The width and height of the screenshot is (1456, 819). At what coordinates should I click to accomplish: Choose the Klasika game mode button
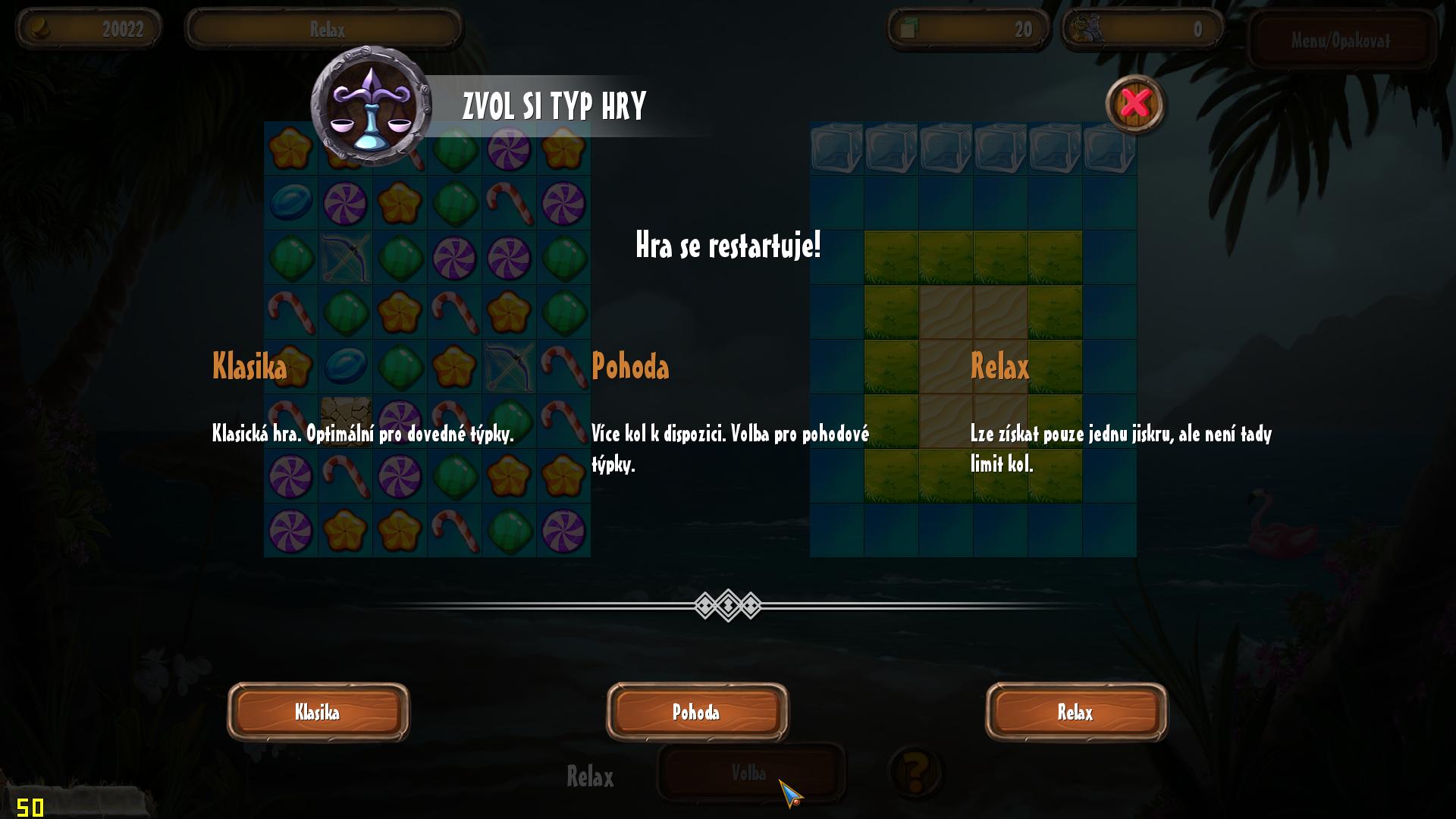point(318,712)
